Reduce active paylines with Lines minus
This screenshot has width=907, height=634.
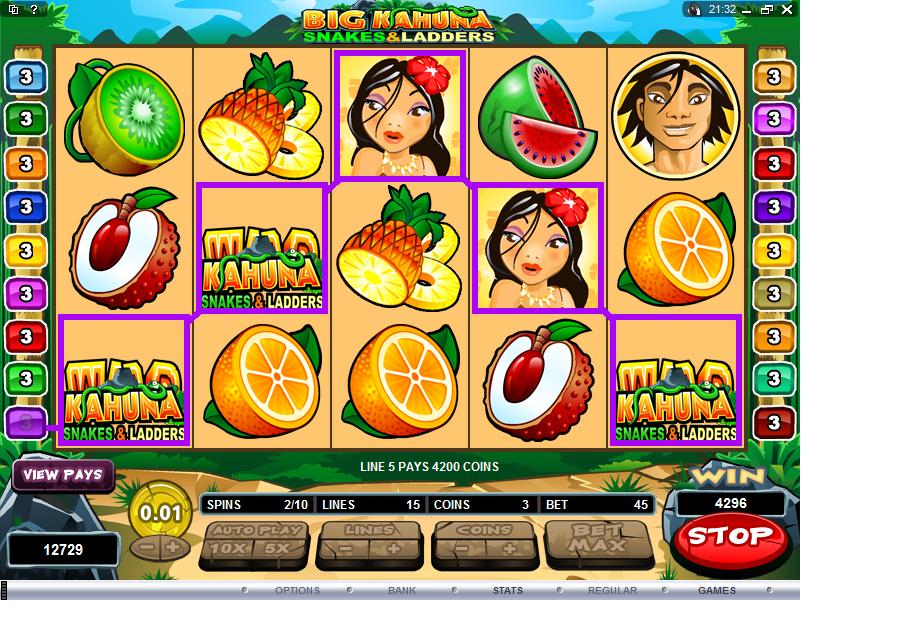point(344,549)
